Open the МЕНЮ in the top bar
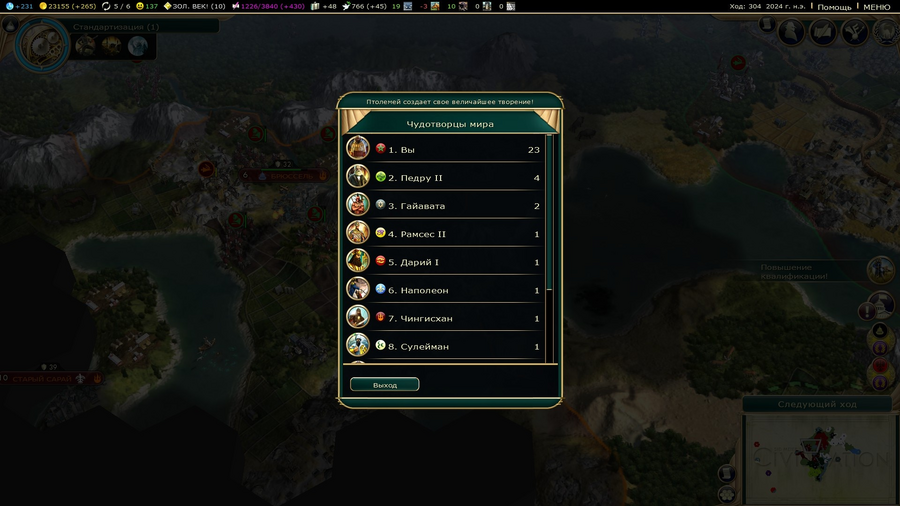The height and width of the screenshot is (506, 900). click(876, 7)
